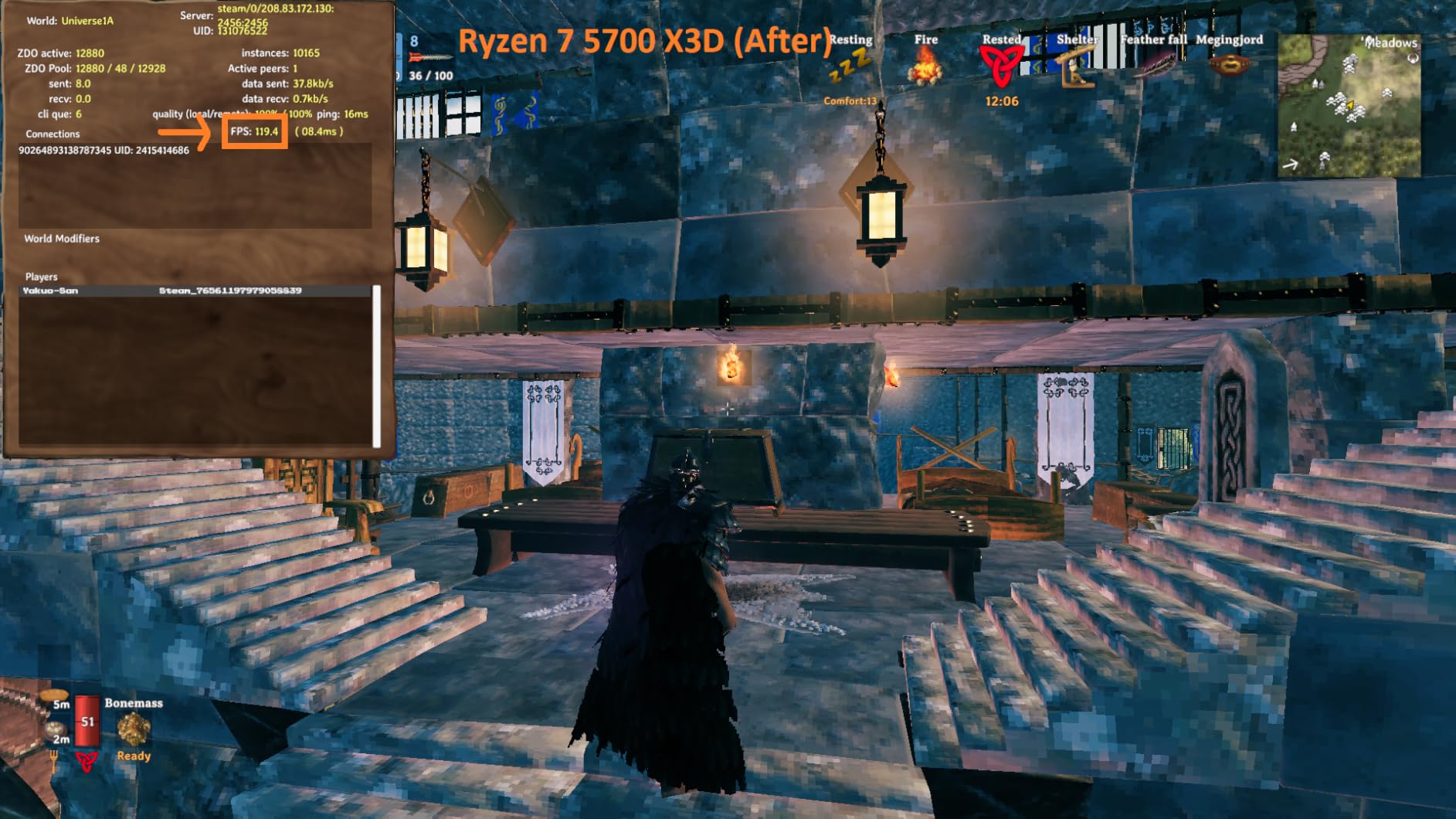1456x819 pixels.
Task: Activate the Bonemass forsaken power icon
Action: point(133,729)
